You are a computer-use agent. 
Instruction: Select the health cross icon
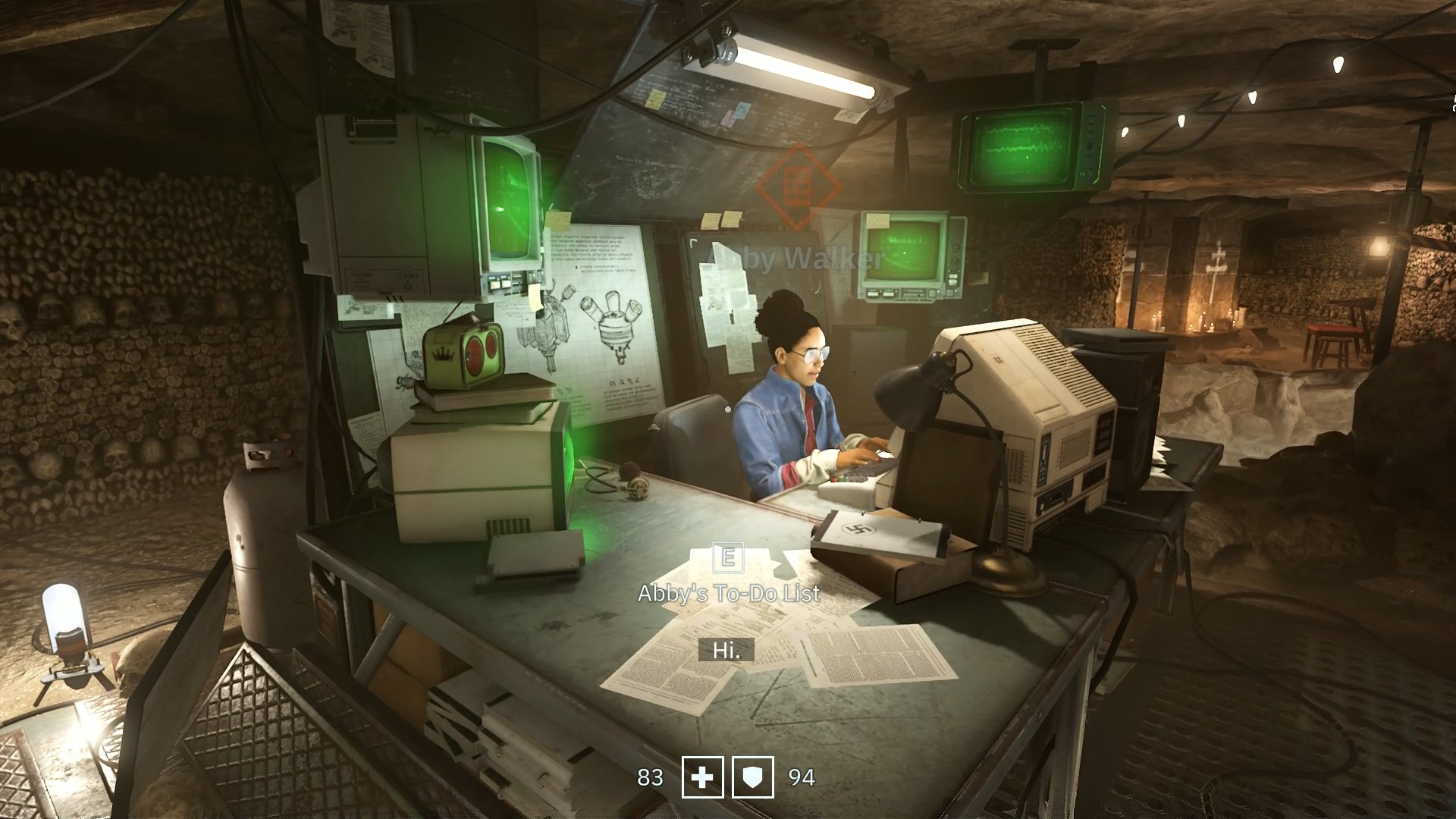click(x=702, y=777)
